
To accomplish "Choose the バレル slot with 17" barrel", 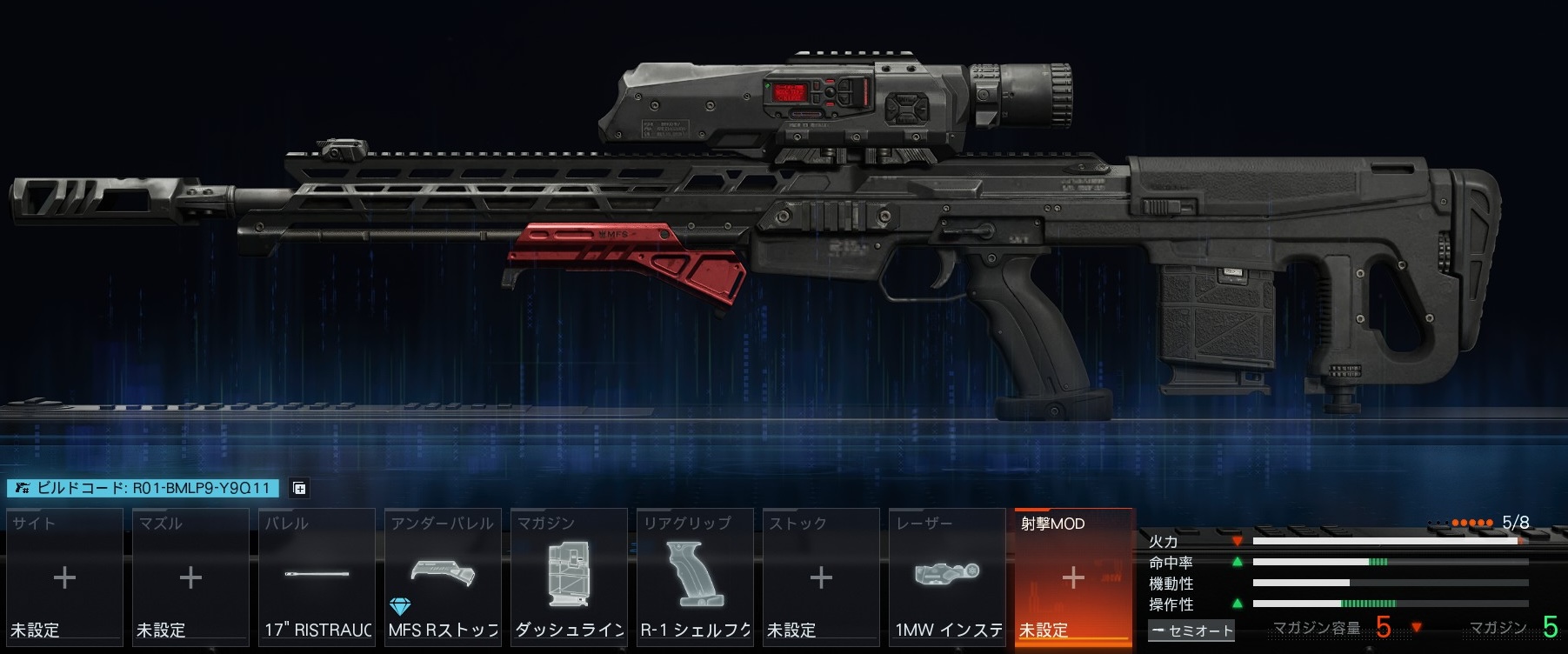I will click(x=317, y=577).
